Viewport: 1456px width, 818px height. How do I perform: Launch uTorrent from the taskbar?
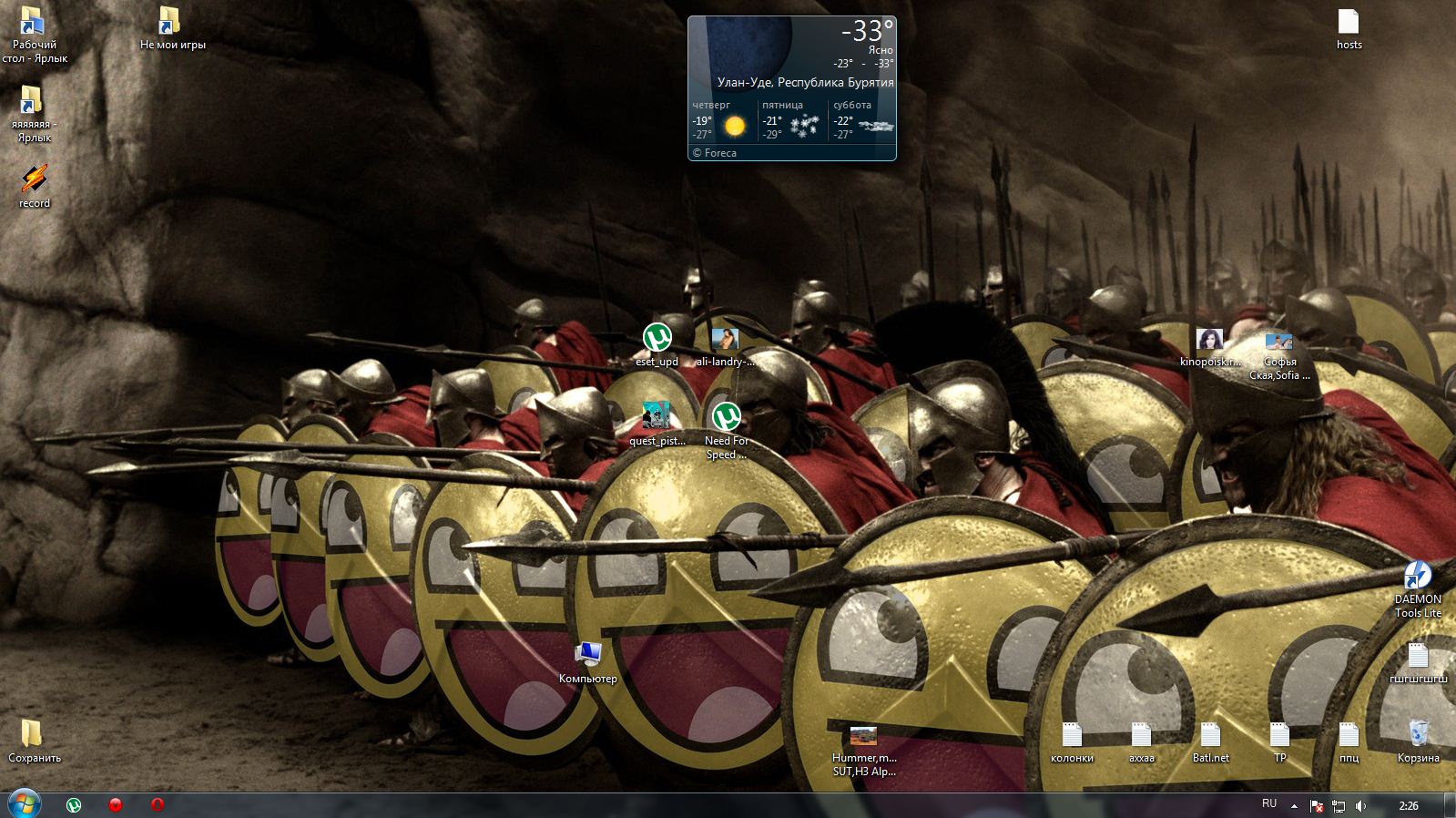click(73, 805)
